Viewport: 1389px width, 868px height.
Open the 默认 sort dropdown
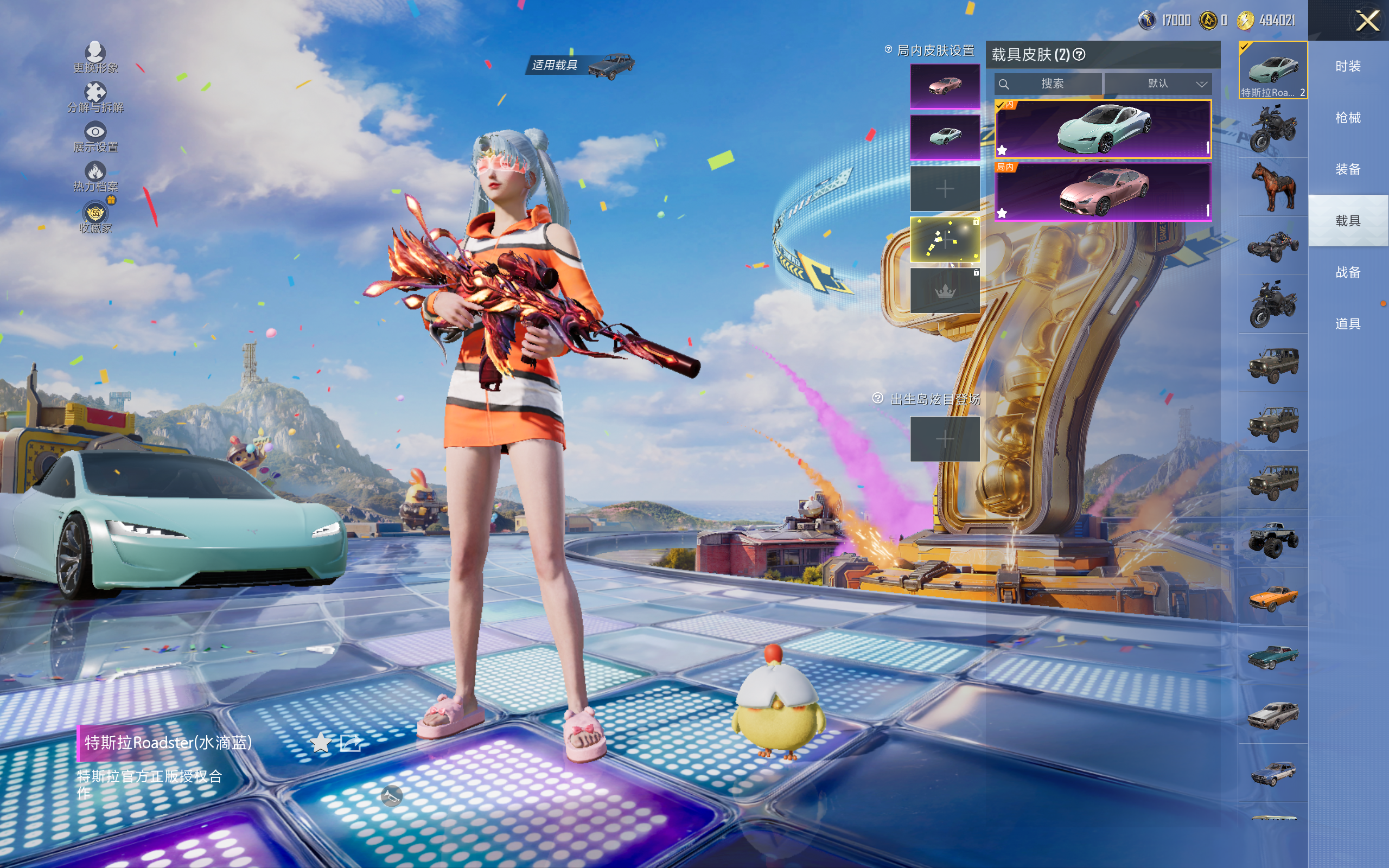(x=1158, y=84)
